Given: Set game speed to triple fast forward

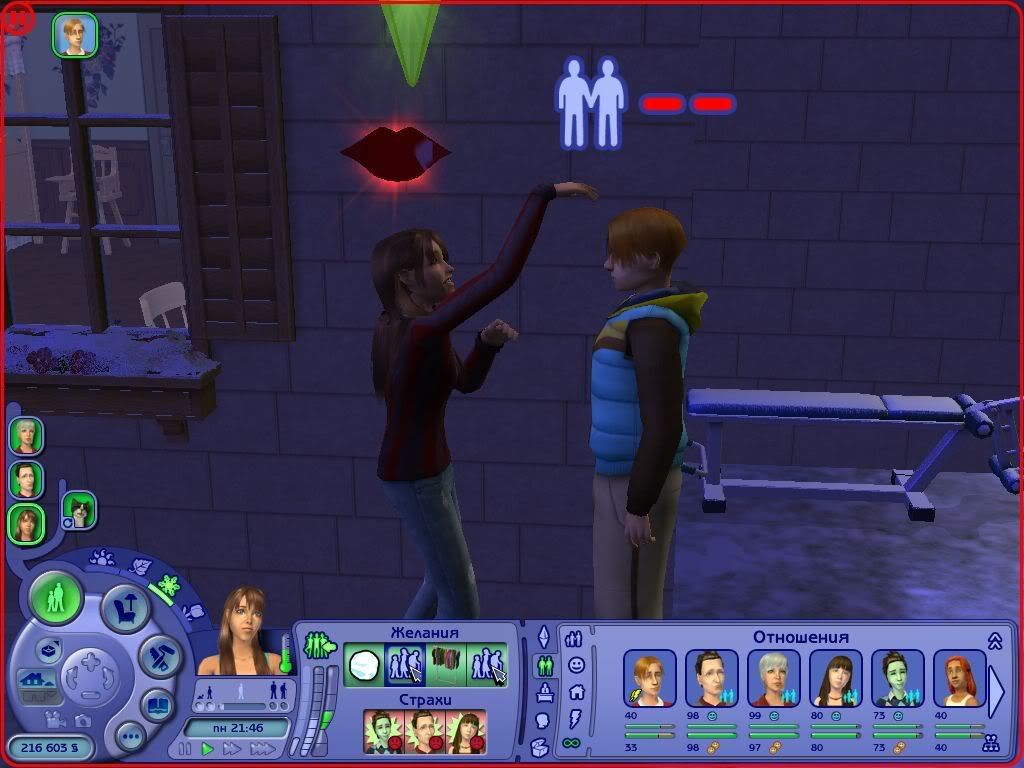Looking at the screenshot, I should [262, 749].
